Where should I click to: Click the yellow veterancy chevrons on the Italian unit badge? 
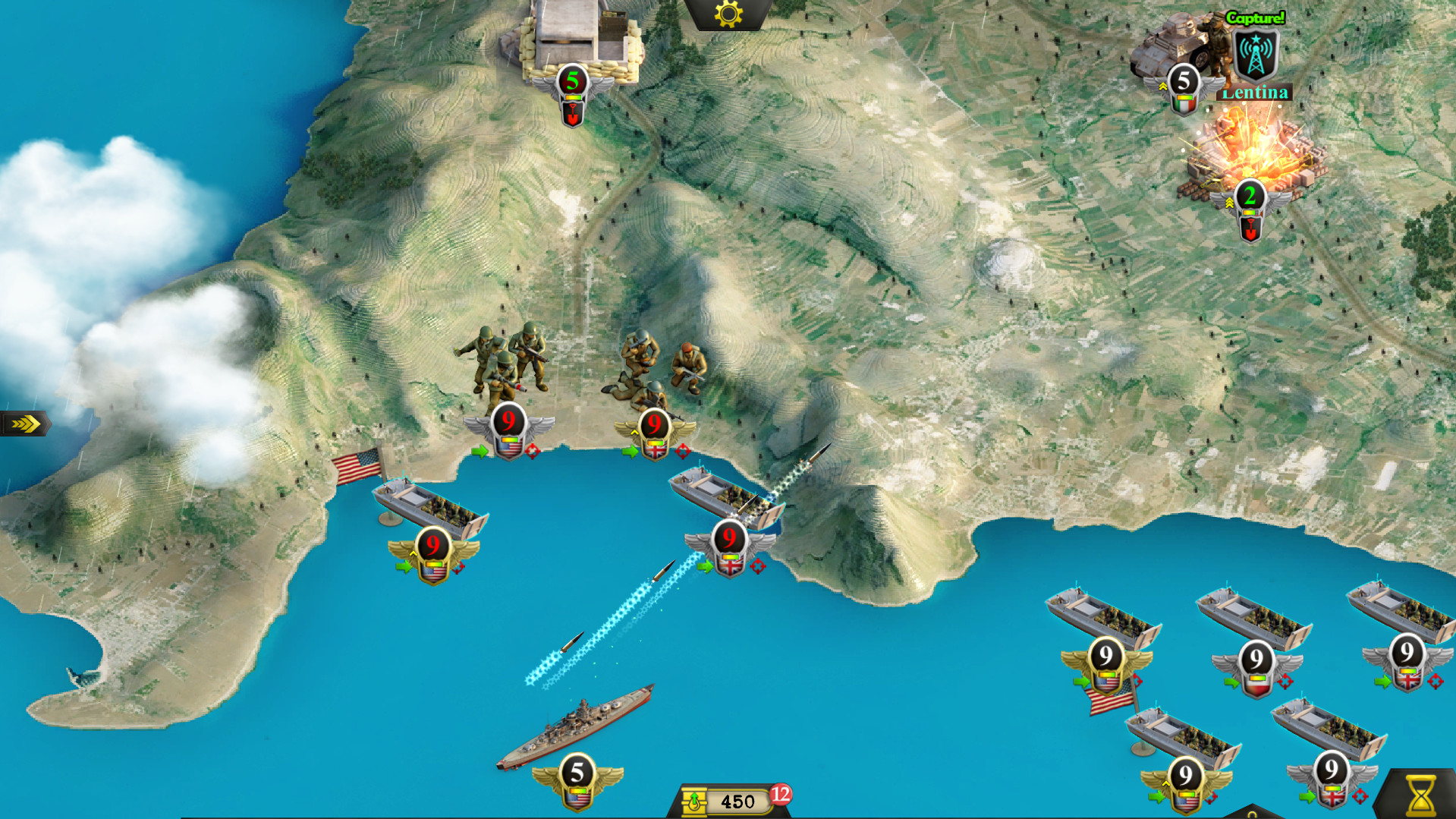coord(1162,86)
